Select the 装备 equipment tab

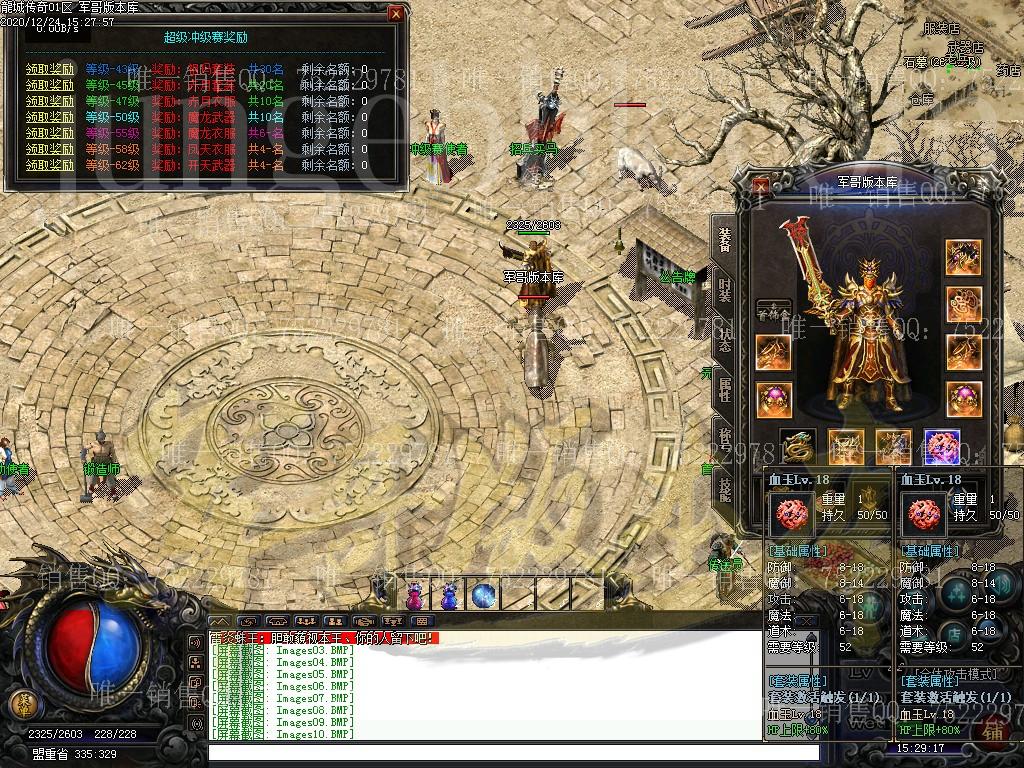pos(724,240)
